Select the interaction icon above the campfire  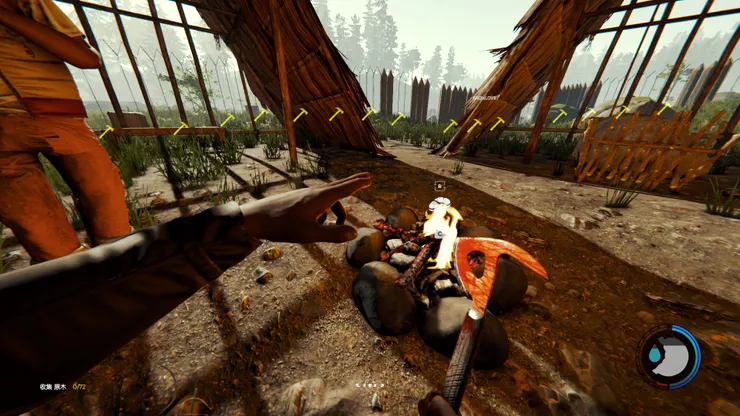point(439,185)
